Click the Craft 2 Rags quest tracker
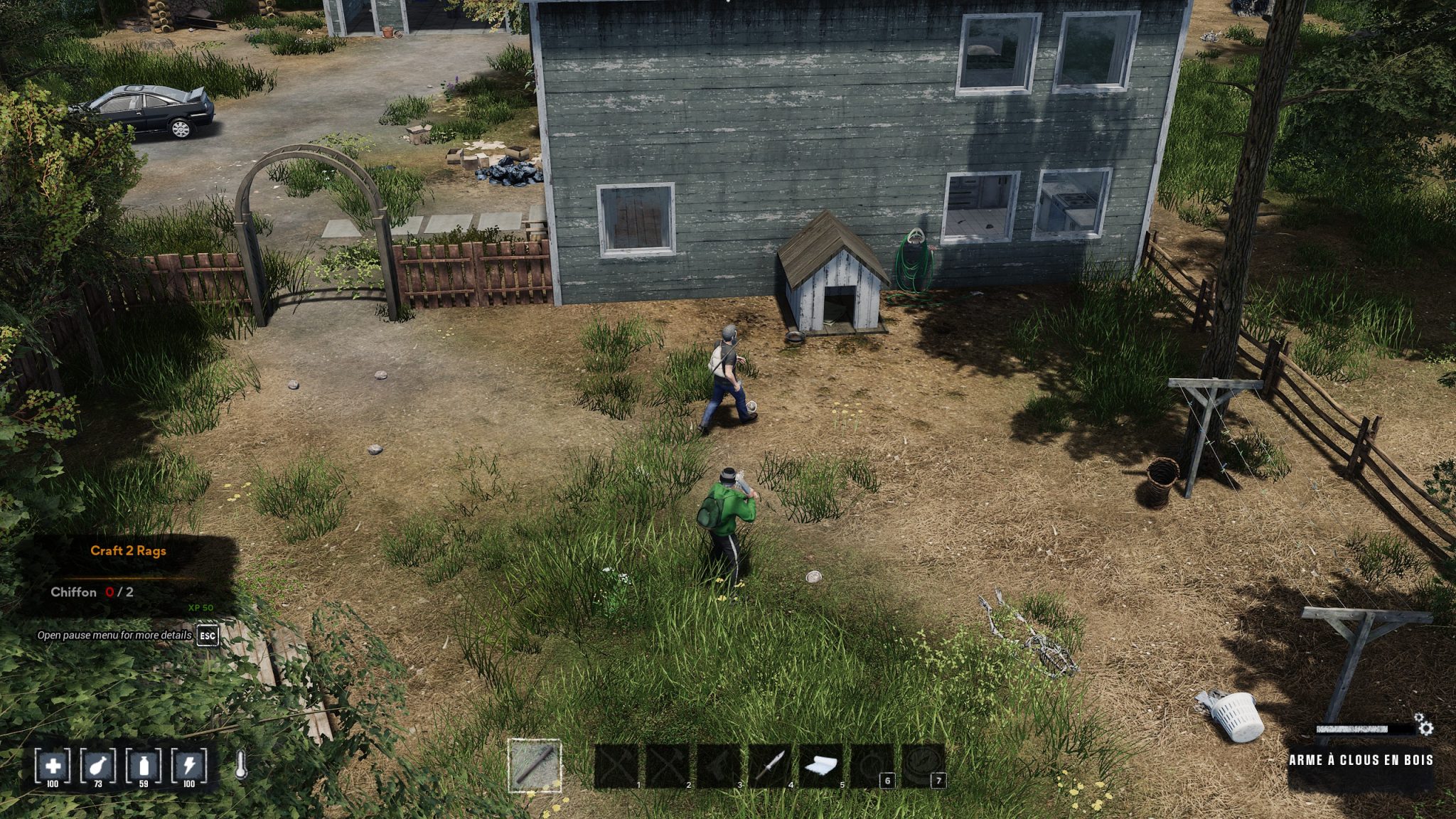Viewport: 1456px width, 819px height. point(128,551)
